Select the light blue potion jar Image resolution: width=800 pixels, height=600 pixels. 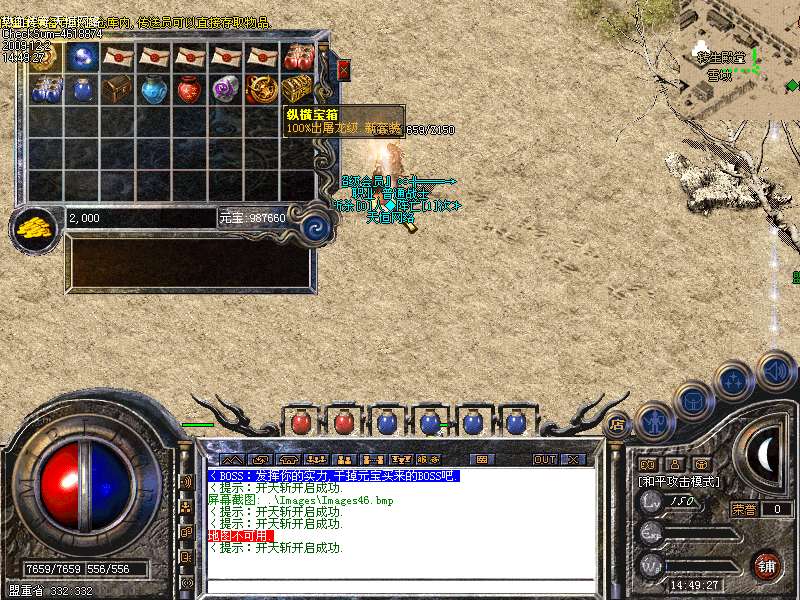pos(153,89)
